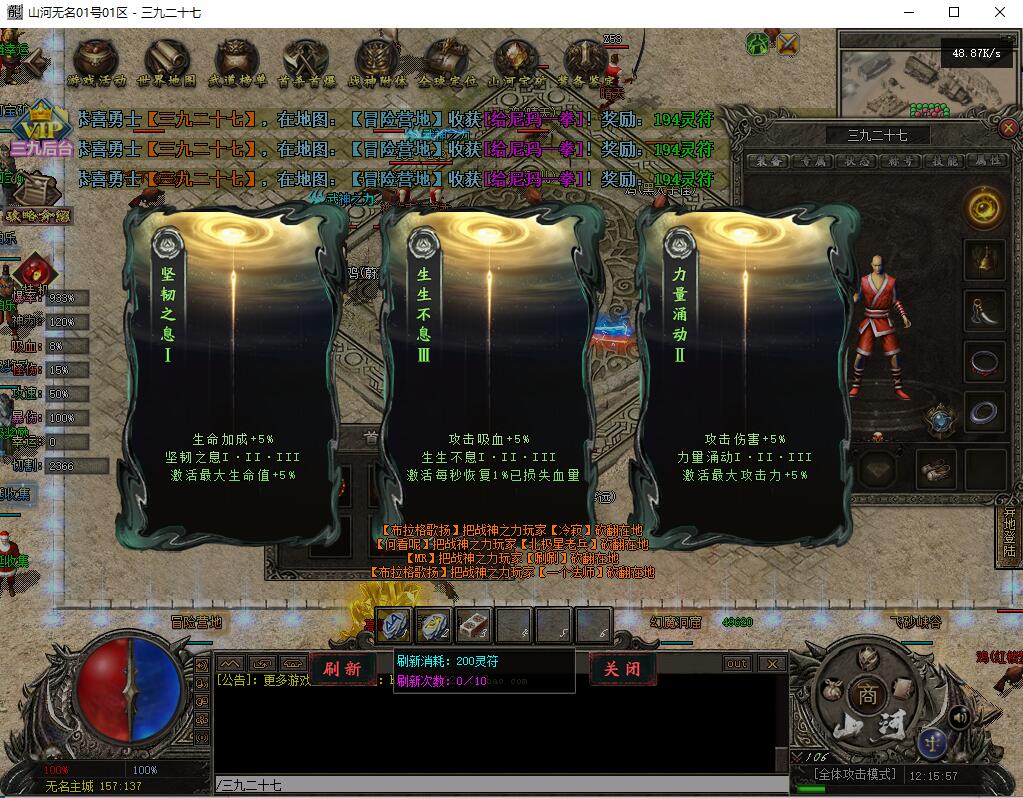Switch to the 装备 equipment tab
This screenshot has width=1023, height=798.
pos(769,161)
